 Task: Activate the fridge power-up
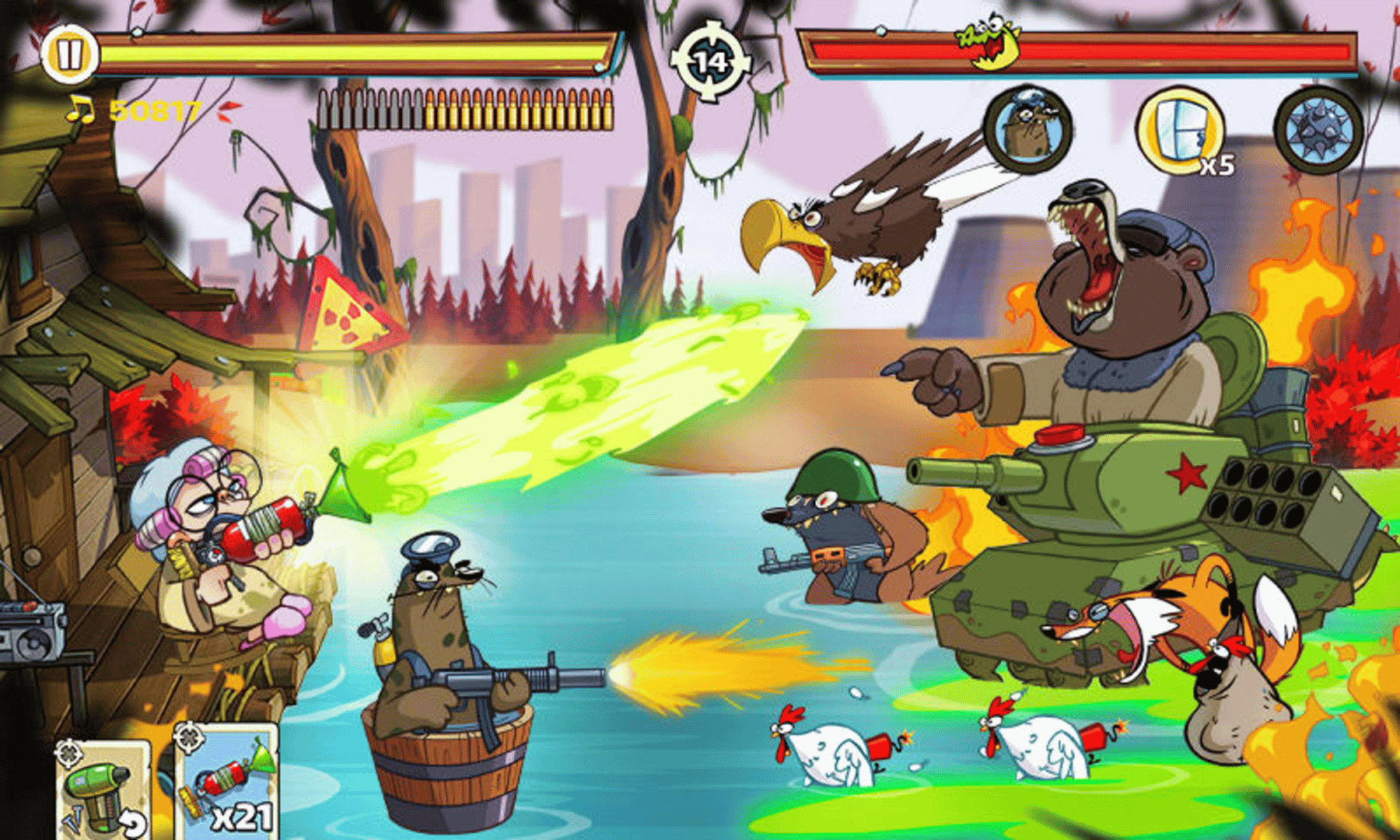tap(1179, 131)
